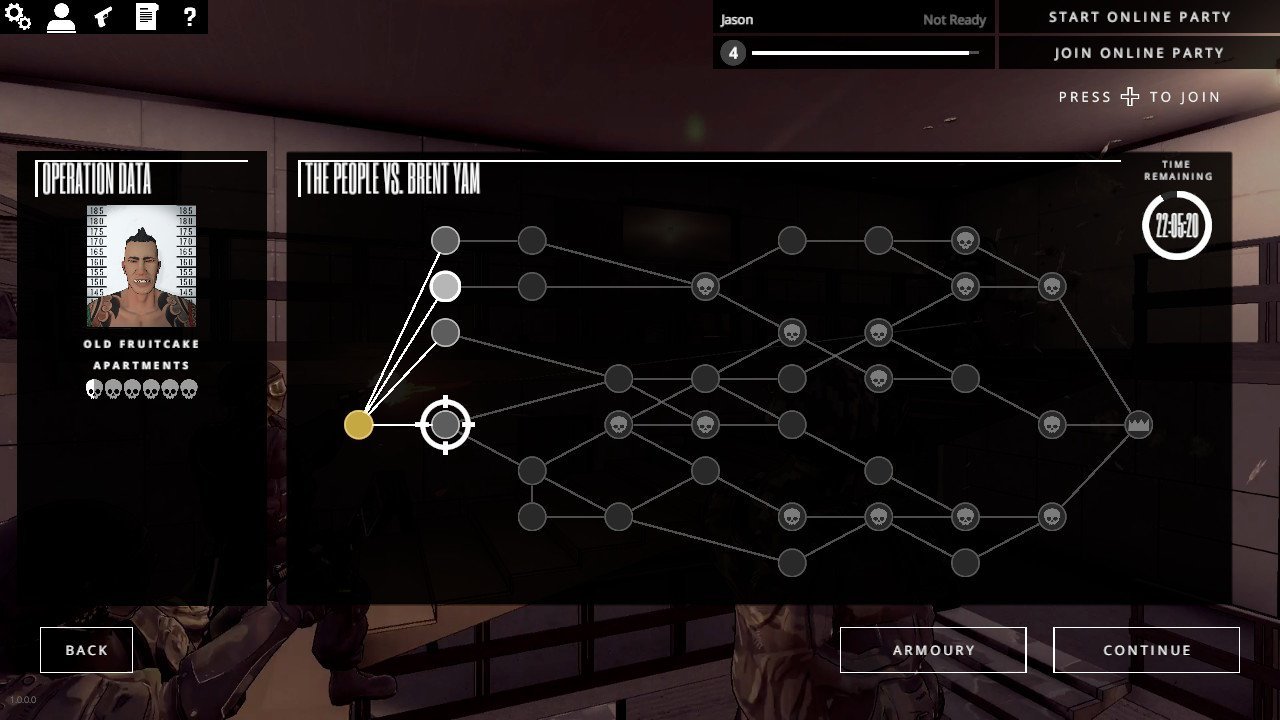The image size is (1280, 720).
Task: Choose the crown boss node
Action: click(1138, 425)
